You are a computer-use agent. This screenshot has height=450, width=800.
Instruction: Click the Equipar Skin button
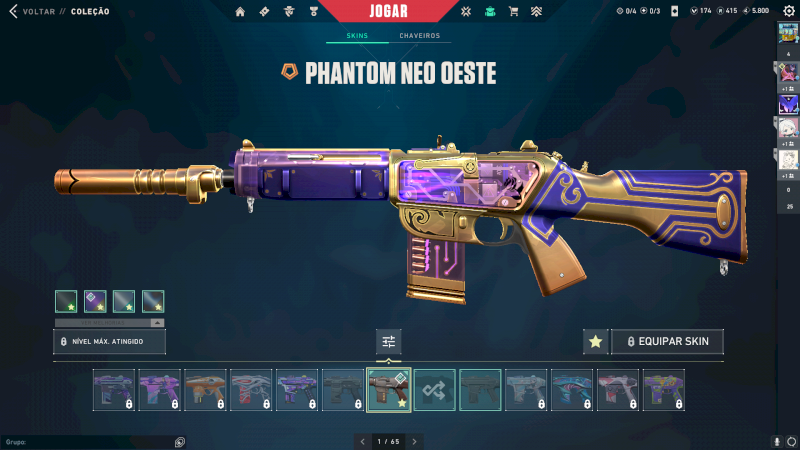[x=667, y=342]
